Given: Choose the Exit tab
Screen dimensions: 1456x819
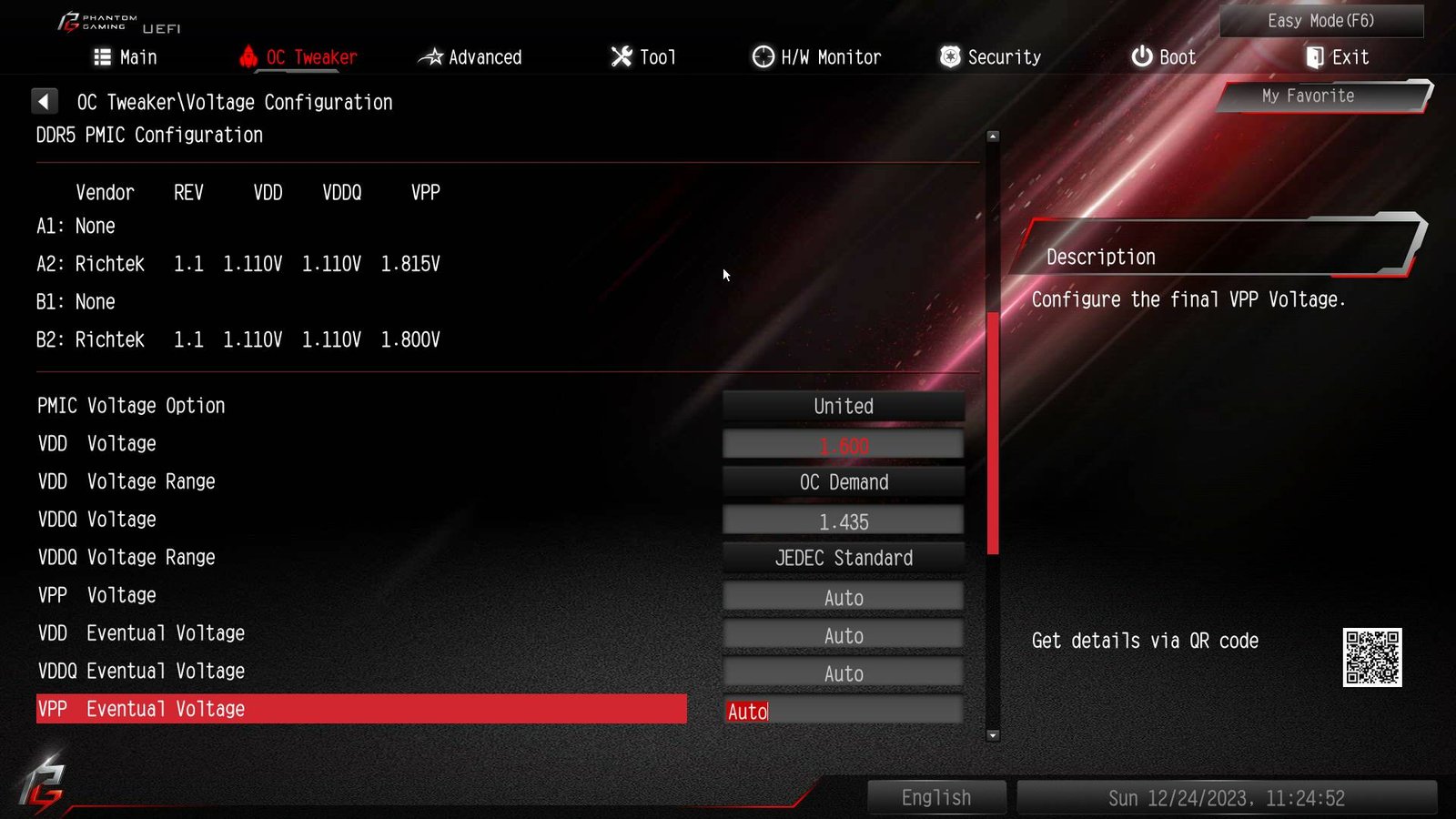Looking at the screenshot, I should [1337, 57].
